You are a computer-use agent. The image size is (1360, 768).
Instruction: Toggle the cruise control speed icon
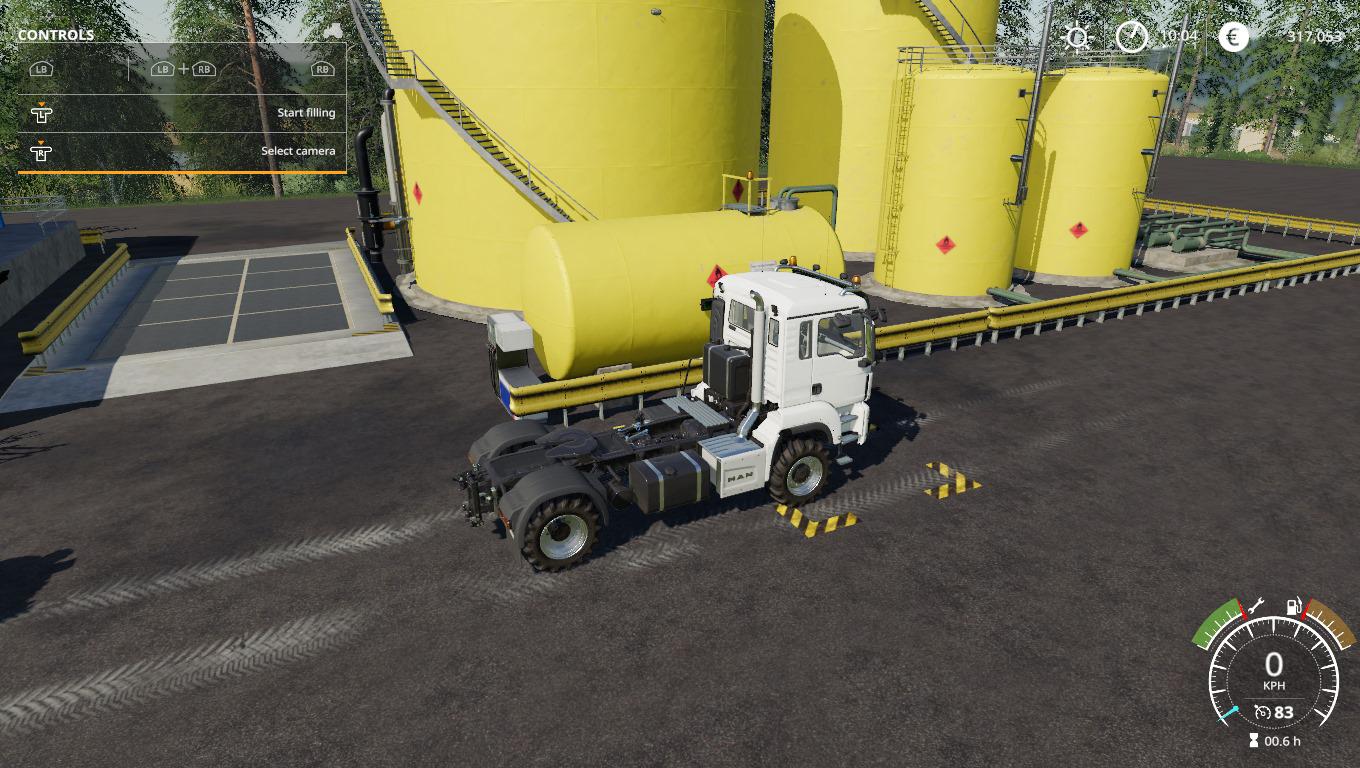(x=1263, y=712)
